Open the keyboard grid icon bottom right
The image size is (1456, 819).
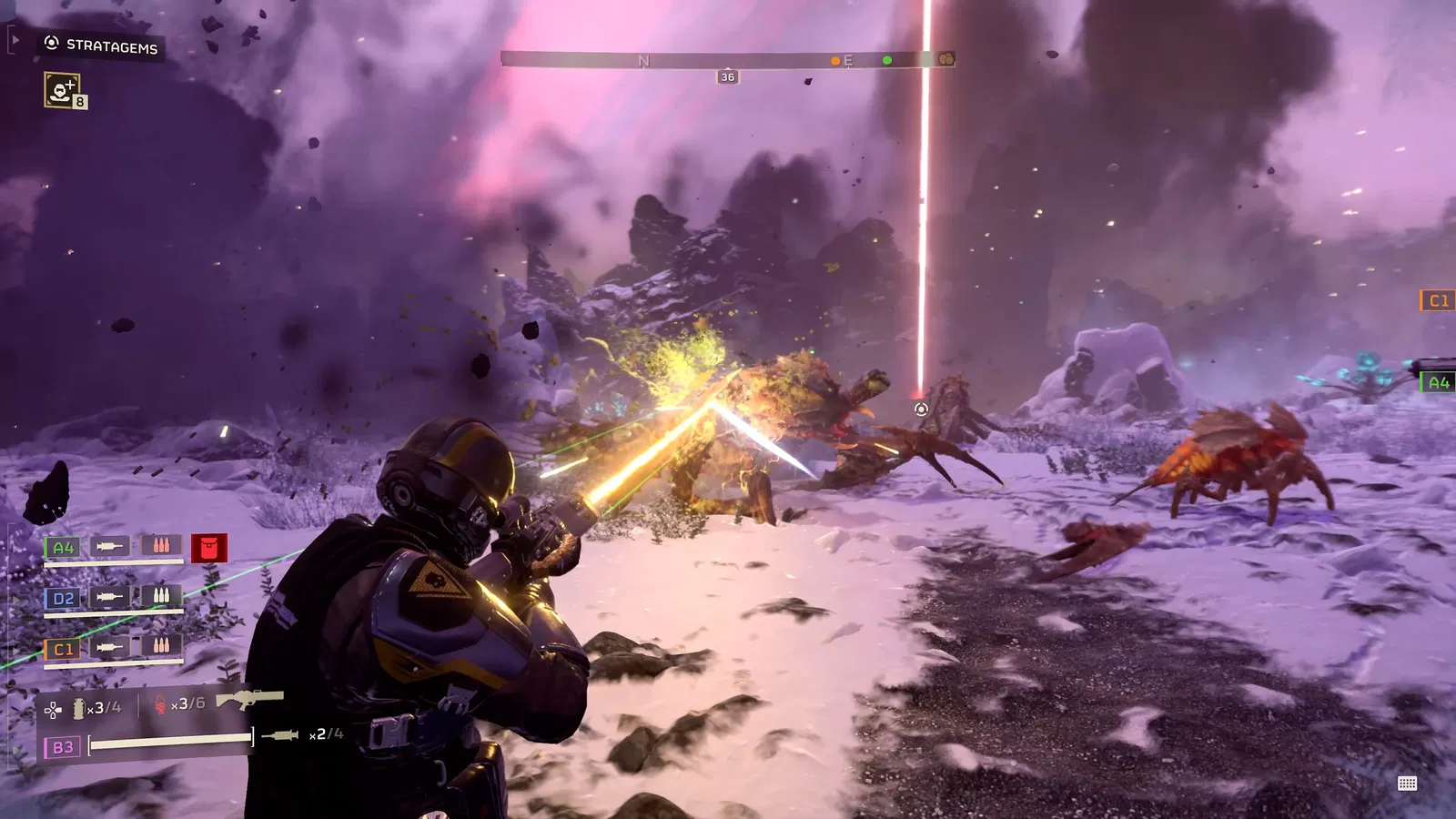point(1407,781)
